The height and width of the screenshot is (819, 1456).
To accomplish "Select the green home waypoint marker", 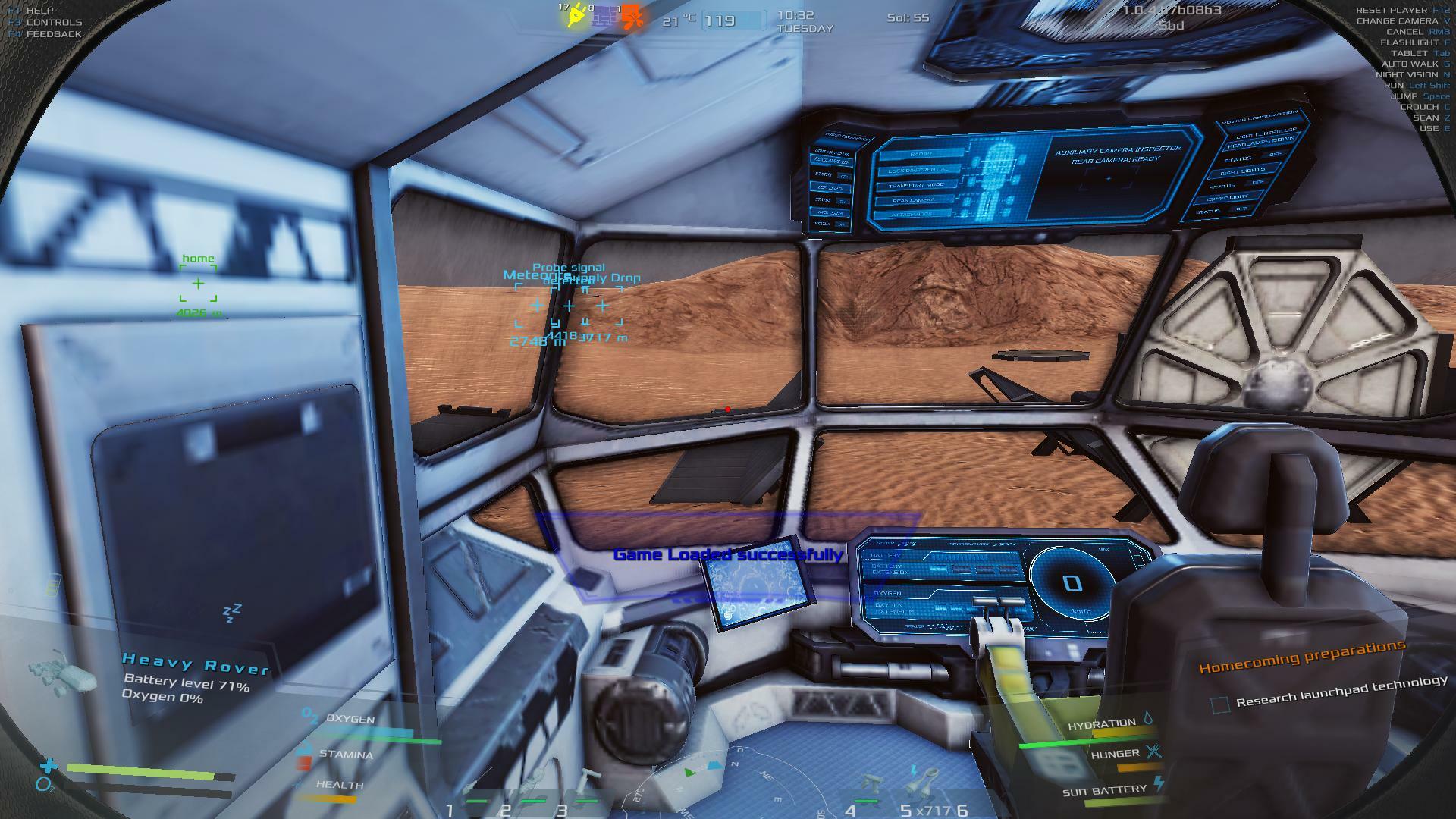I will [198, 284].
